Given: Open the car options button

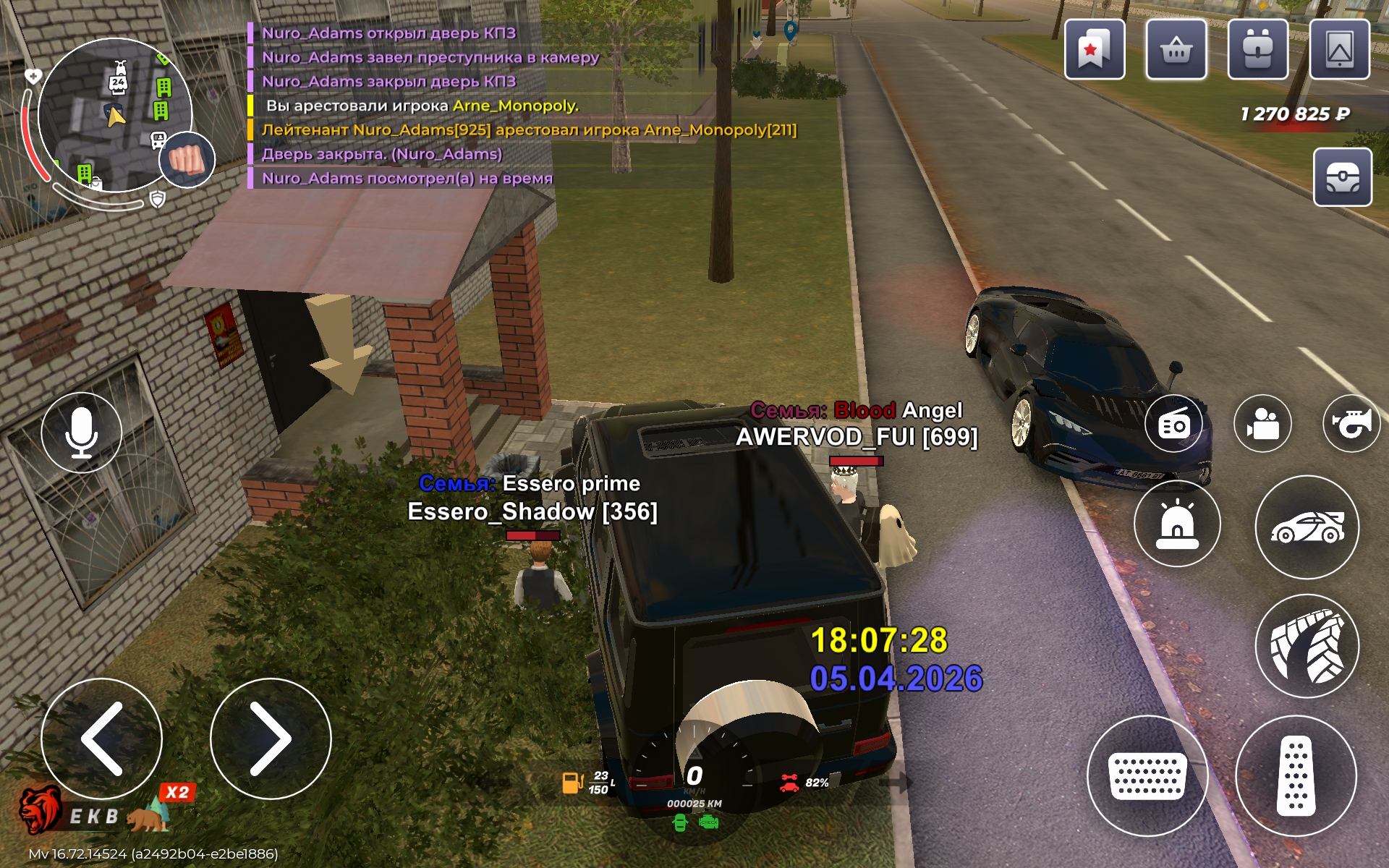Looking at the screenshot, I should point(1307,527).
